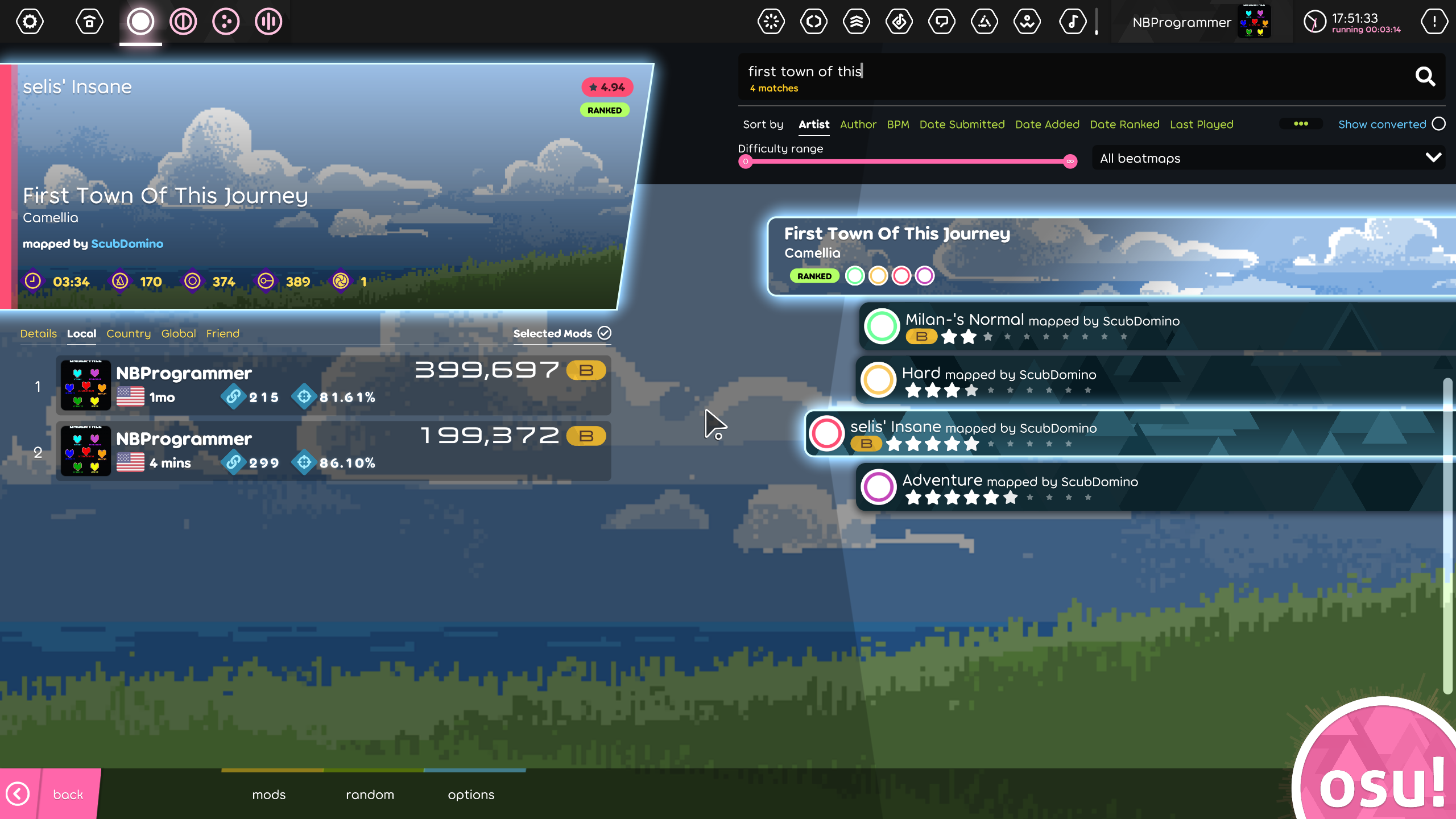Switch leaderboard to the Global tab
Viewport: 1456px width, 819px height.
178,333
